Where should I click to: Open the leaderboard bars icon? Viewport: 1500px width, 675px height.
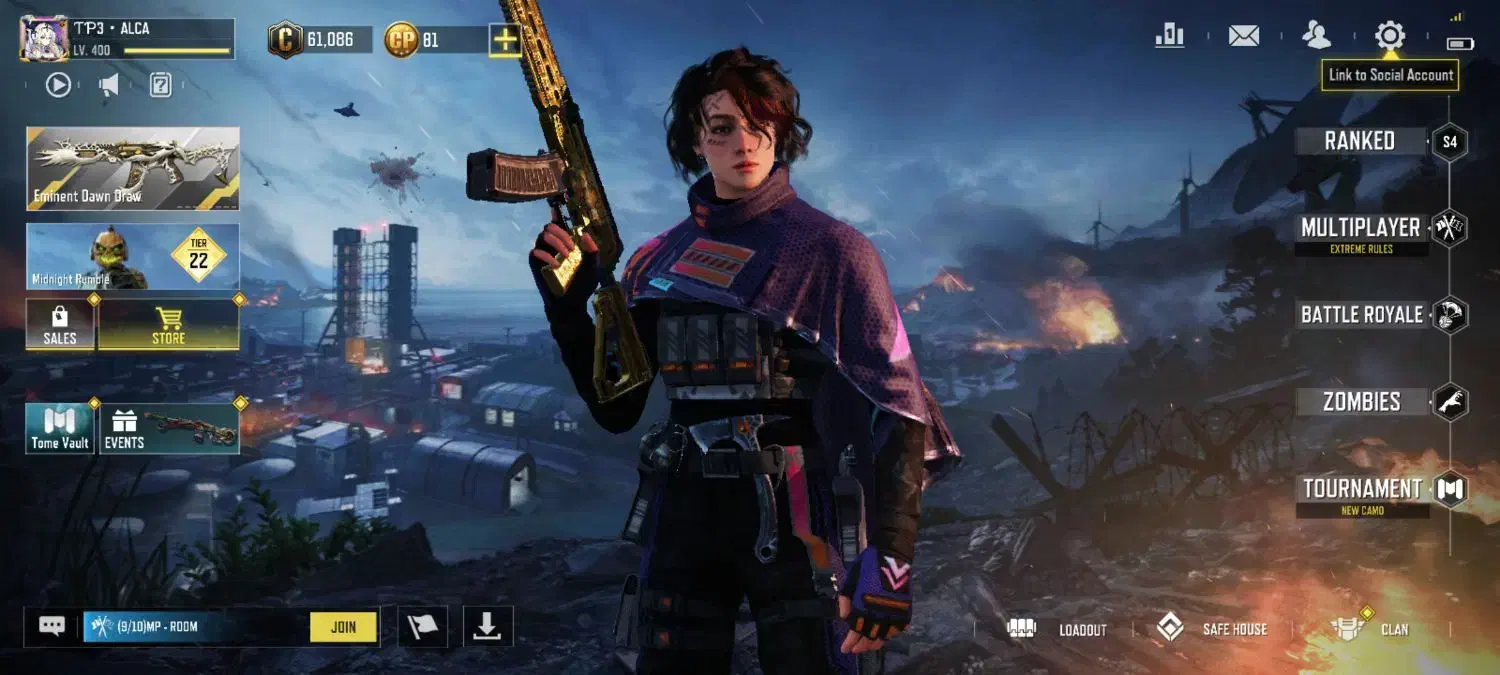[x=1169, y=36]
